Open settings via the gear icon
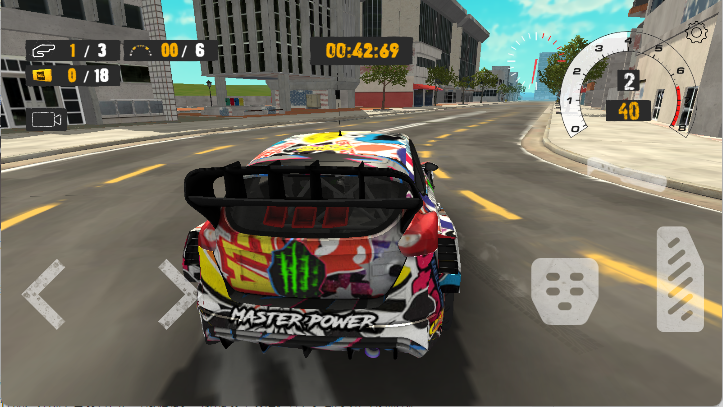723x407 pixels. [x=697, y=32]
